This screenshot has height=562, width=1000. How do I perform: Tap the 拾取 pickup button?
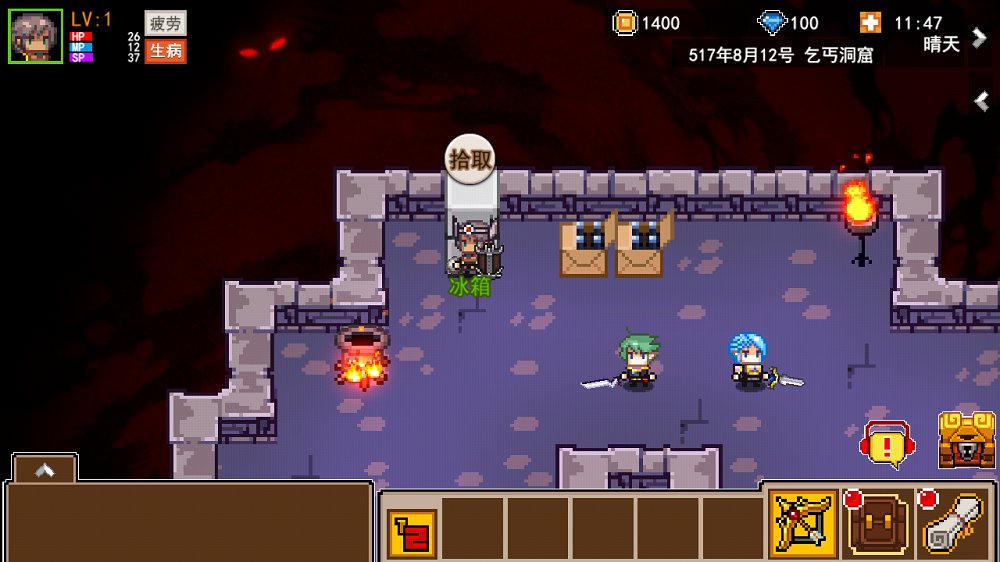tap(470, 158)
